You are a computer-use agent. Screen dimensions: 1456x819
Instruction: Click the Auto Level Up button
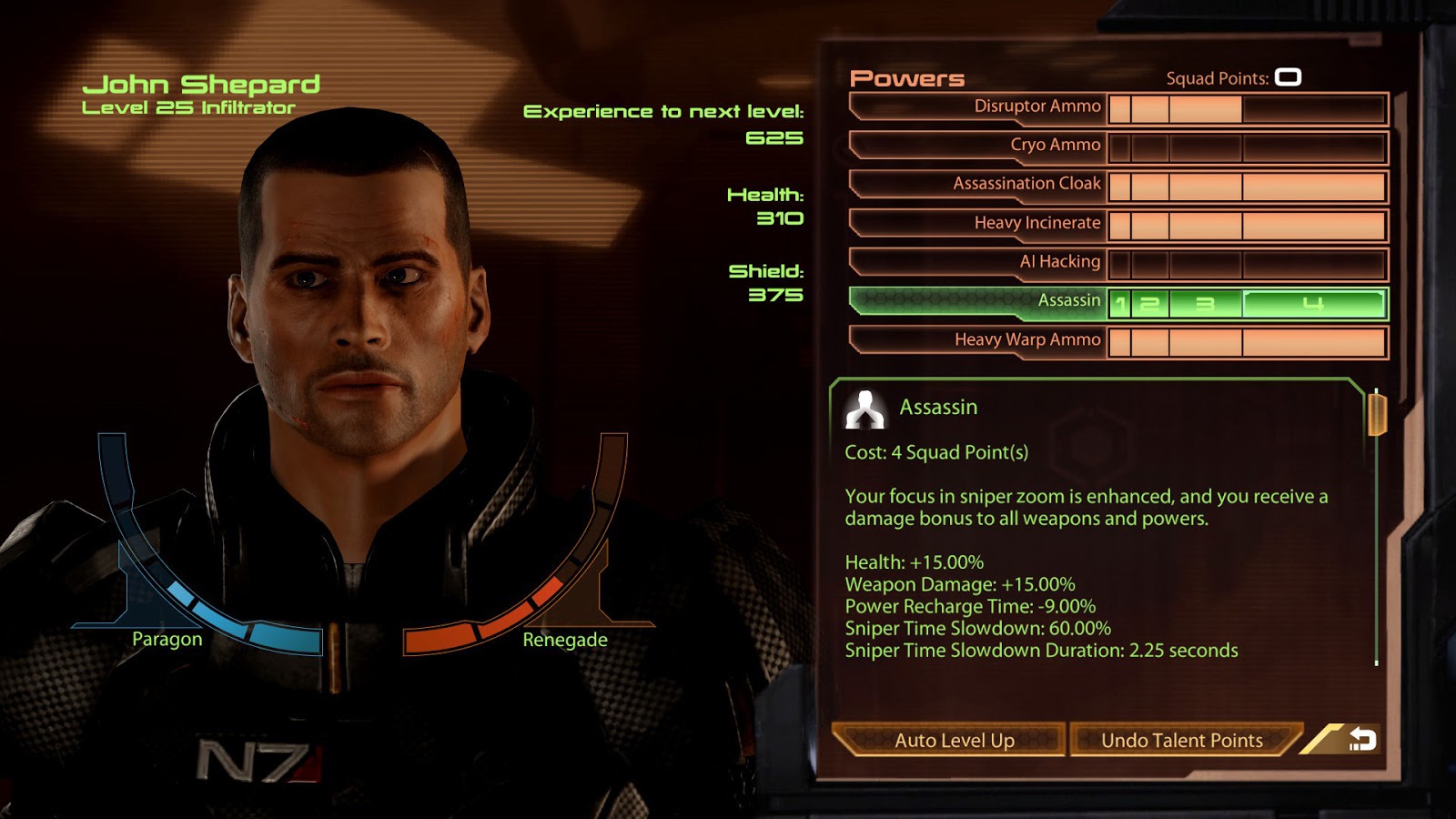pos(954,741)
